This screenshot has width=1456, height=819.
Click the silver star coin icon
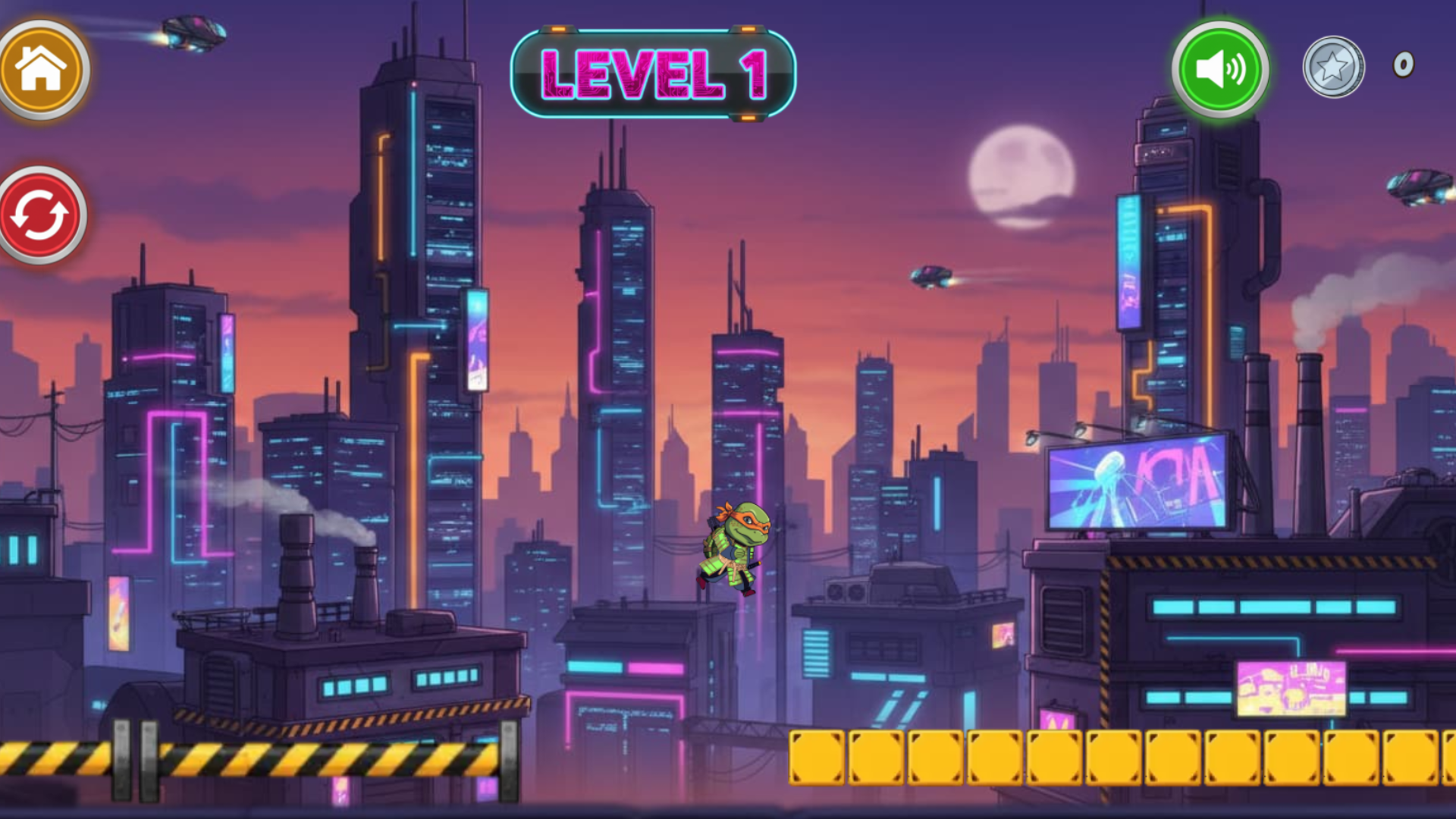pyautogui.click(x=1335, y=67)
